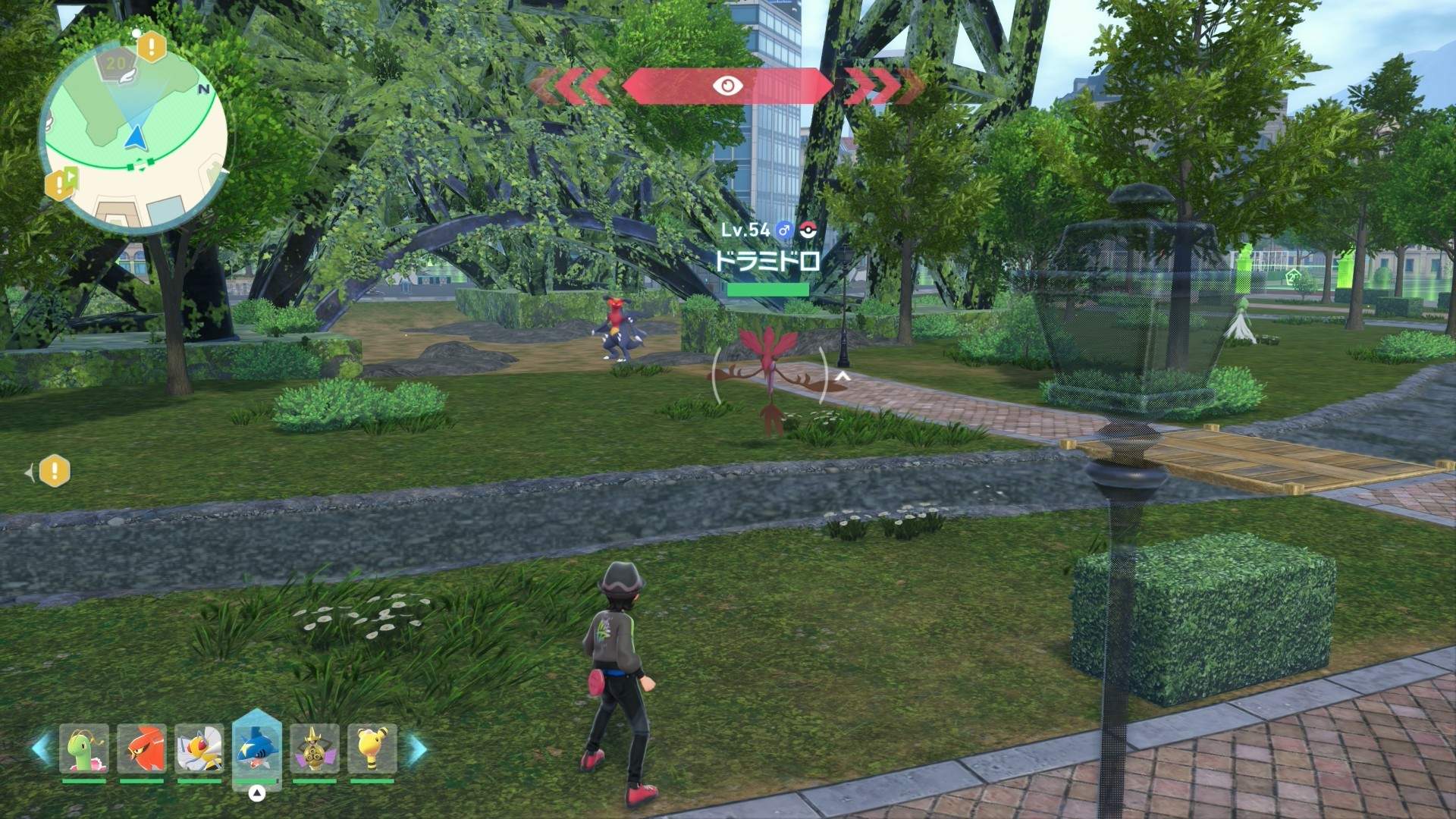
Task: Choose Ampharos in the party bar
Action: point(372,749)
